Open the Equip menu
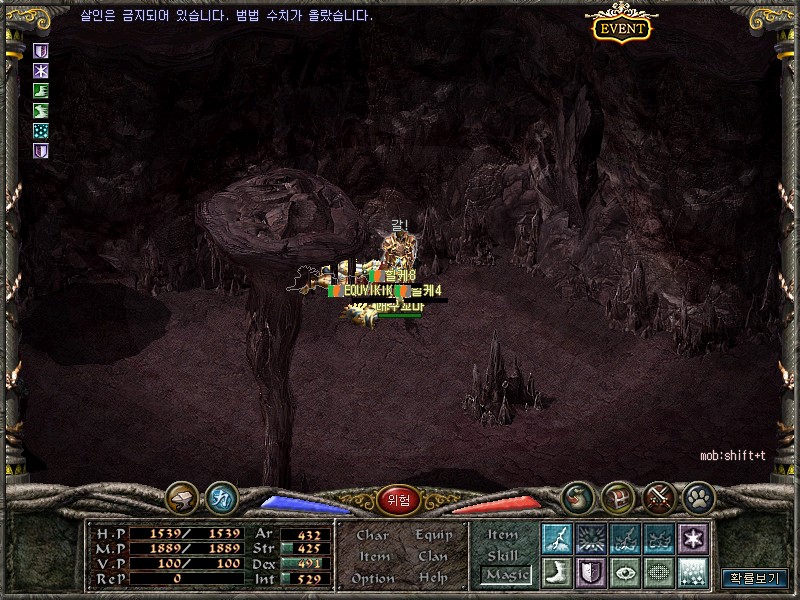The image size is (800, 600). click(x=434, y=535)
